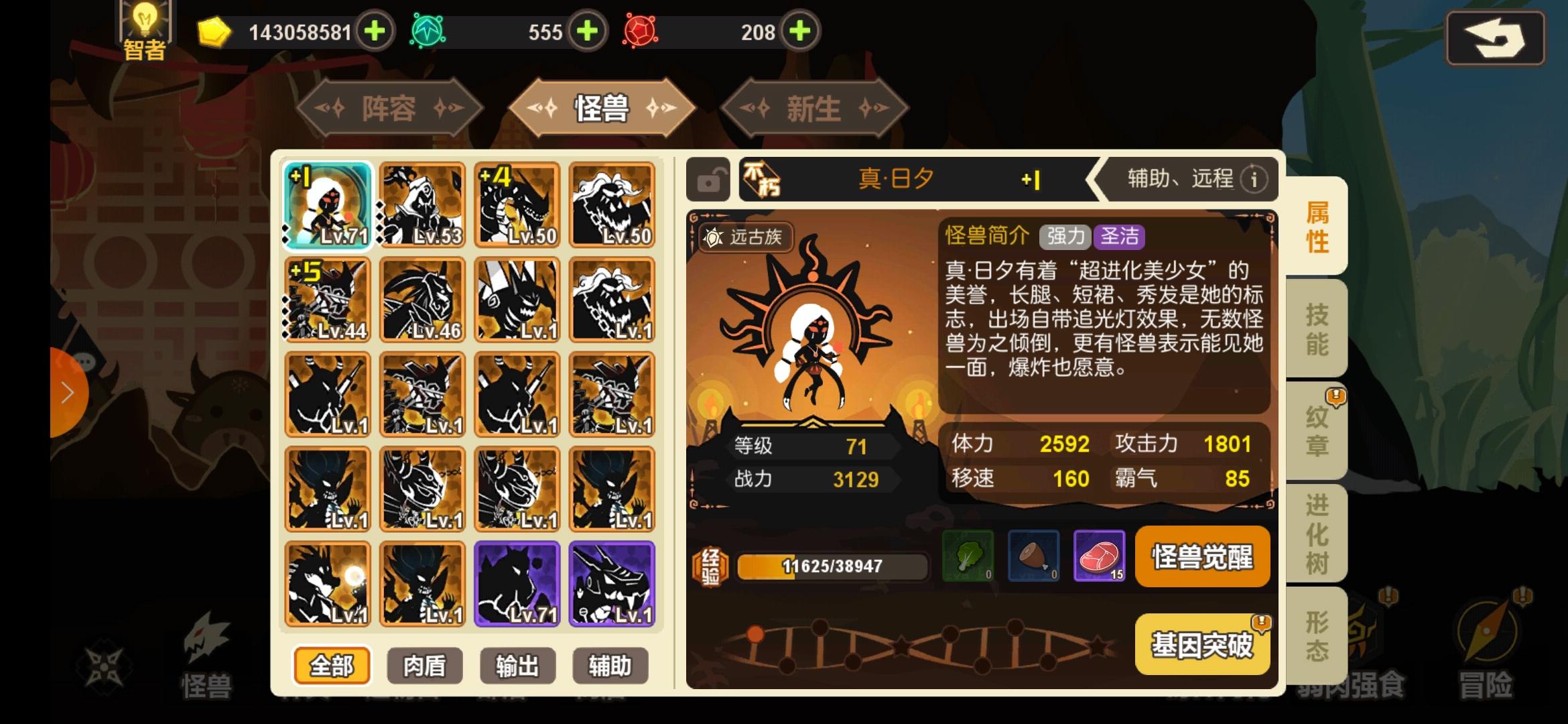
Task: Select the 肉盾 filter
Action: [x=423, y=665]
